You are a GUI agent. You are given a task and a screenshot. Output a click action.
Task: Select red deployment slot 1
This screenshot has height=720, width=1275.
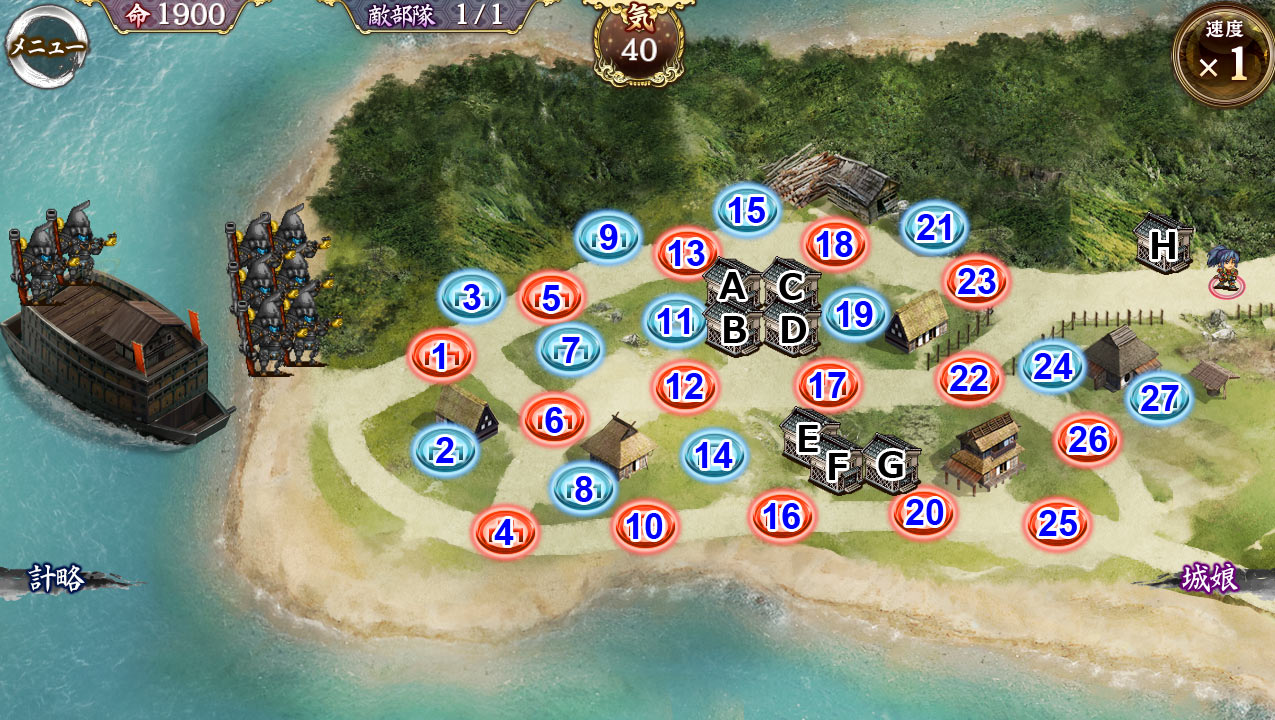coord(440,356)
